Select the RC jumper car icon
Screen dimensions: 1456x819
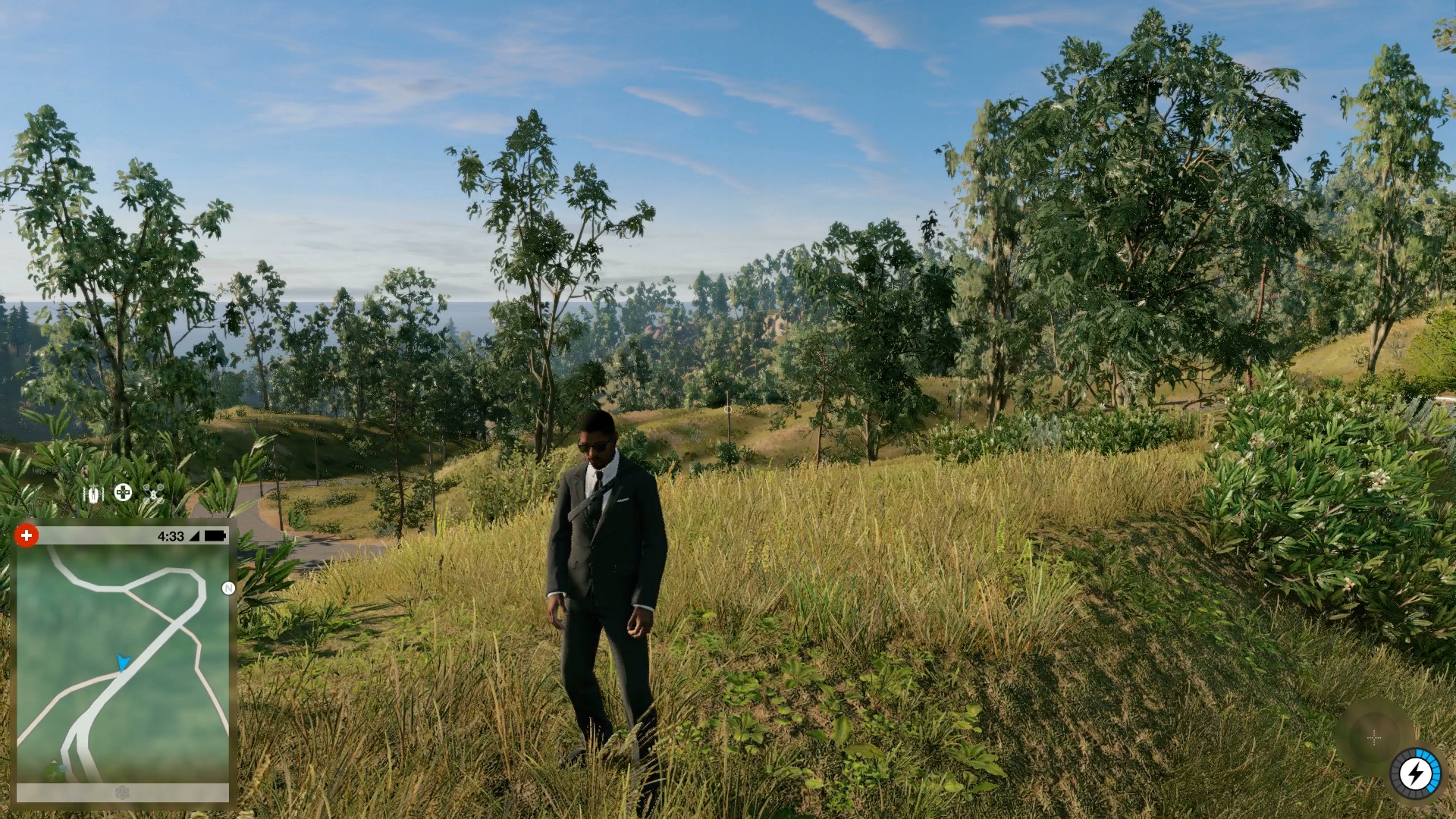[93, 494]
